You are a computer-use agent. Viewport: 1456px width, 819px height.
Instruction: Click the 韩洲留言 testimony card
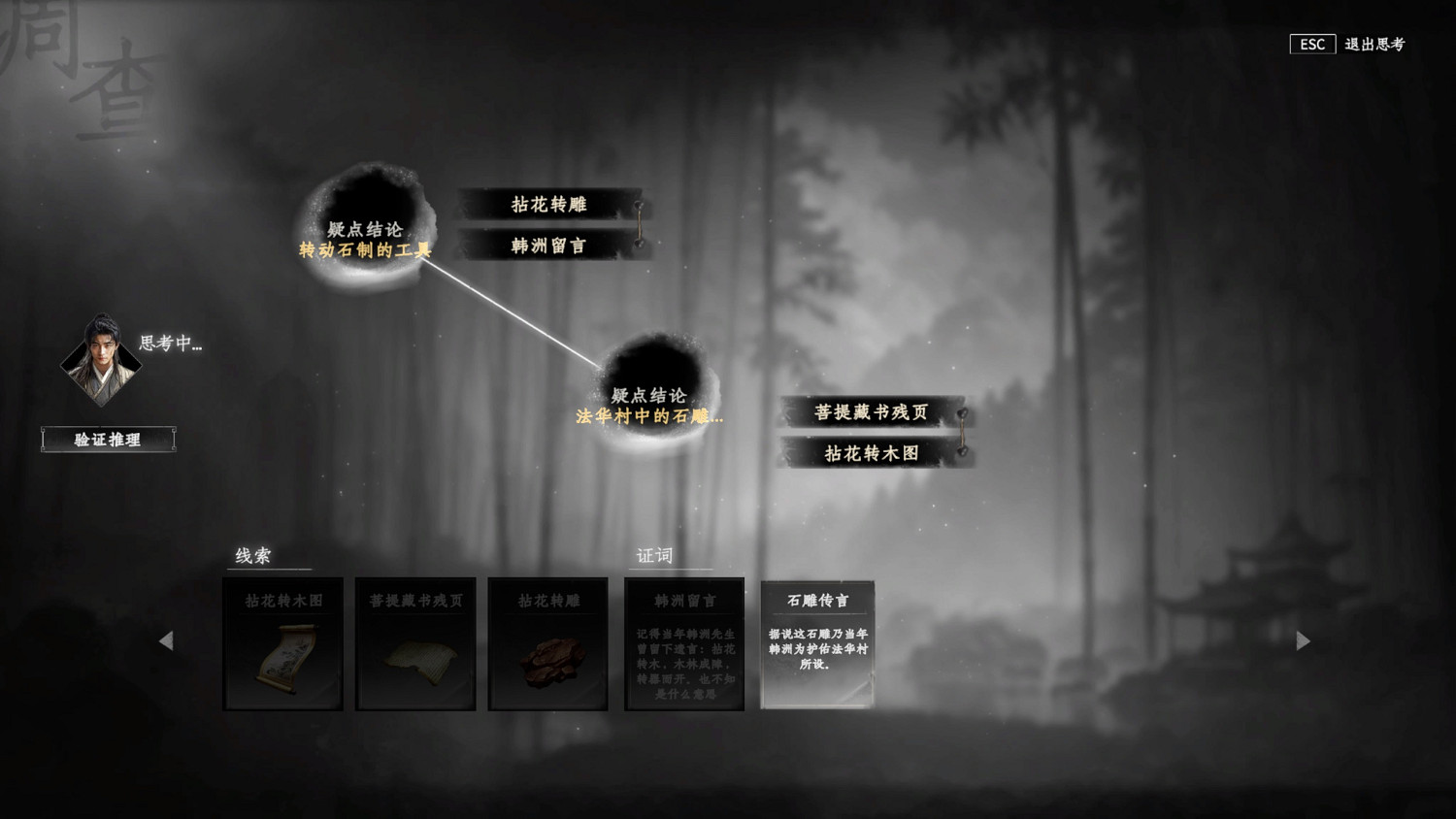tap(683, 642)
